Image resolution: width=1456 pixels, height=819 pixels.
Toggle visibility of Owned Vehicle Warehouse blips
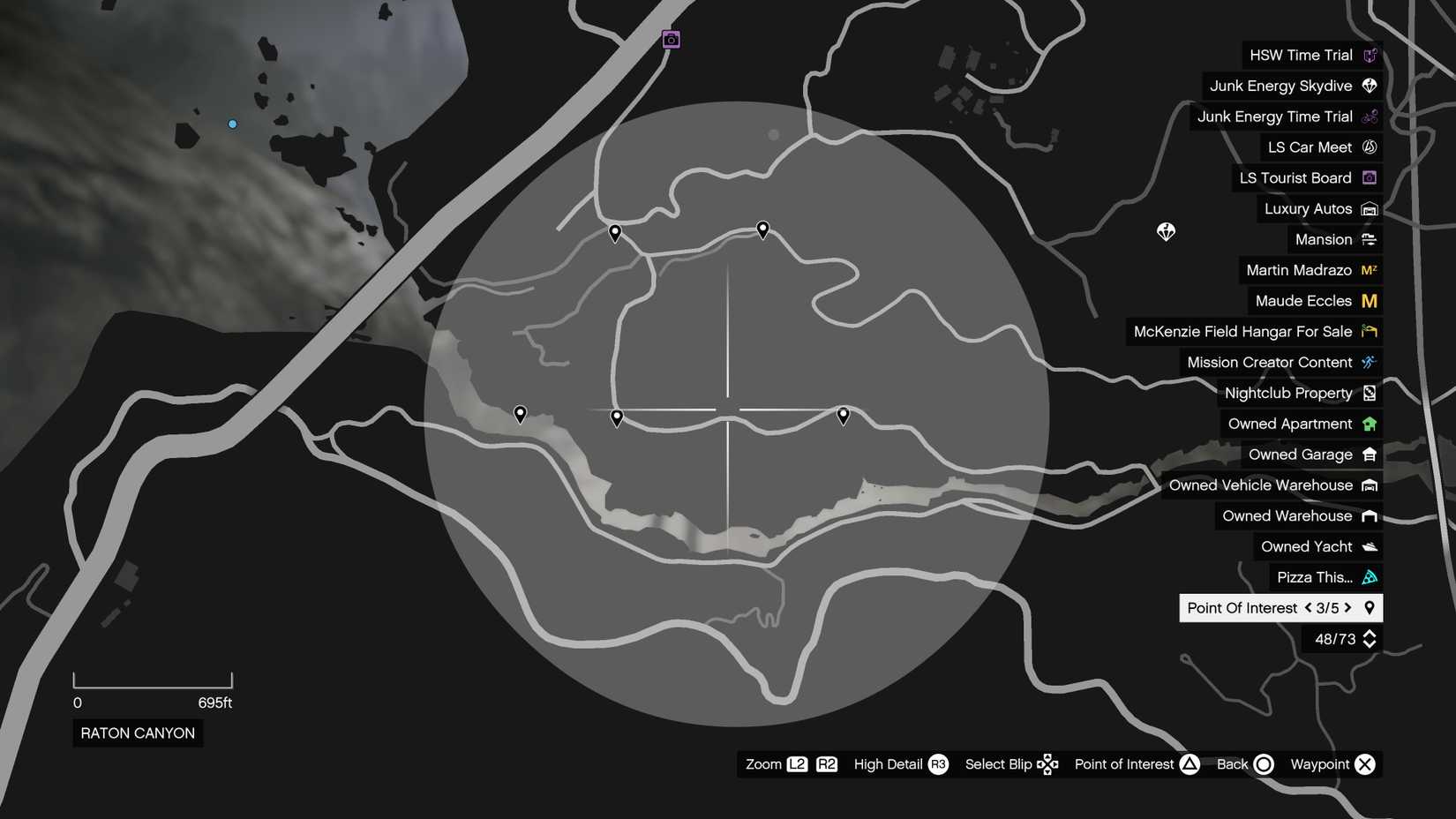coord(1369,485)
